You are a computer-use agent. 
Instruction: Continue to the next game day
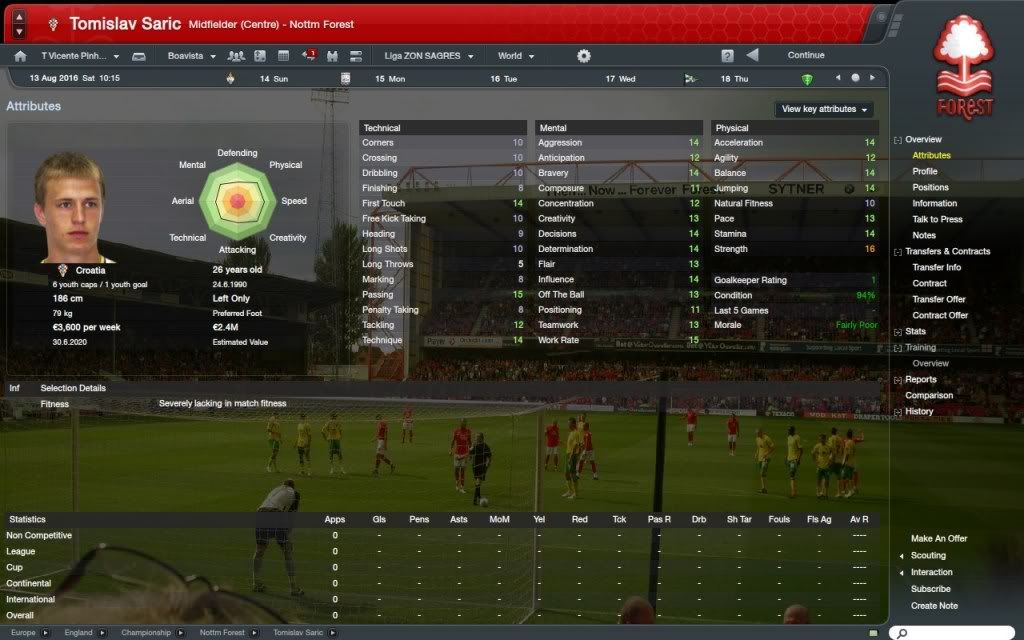click(x=805, y=56)
